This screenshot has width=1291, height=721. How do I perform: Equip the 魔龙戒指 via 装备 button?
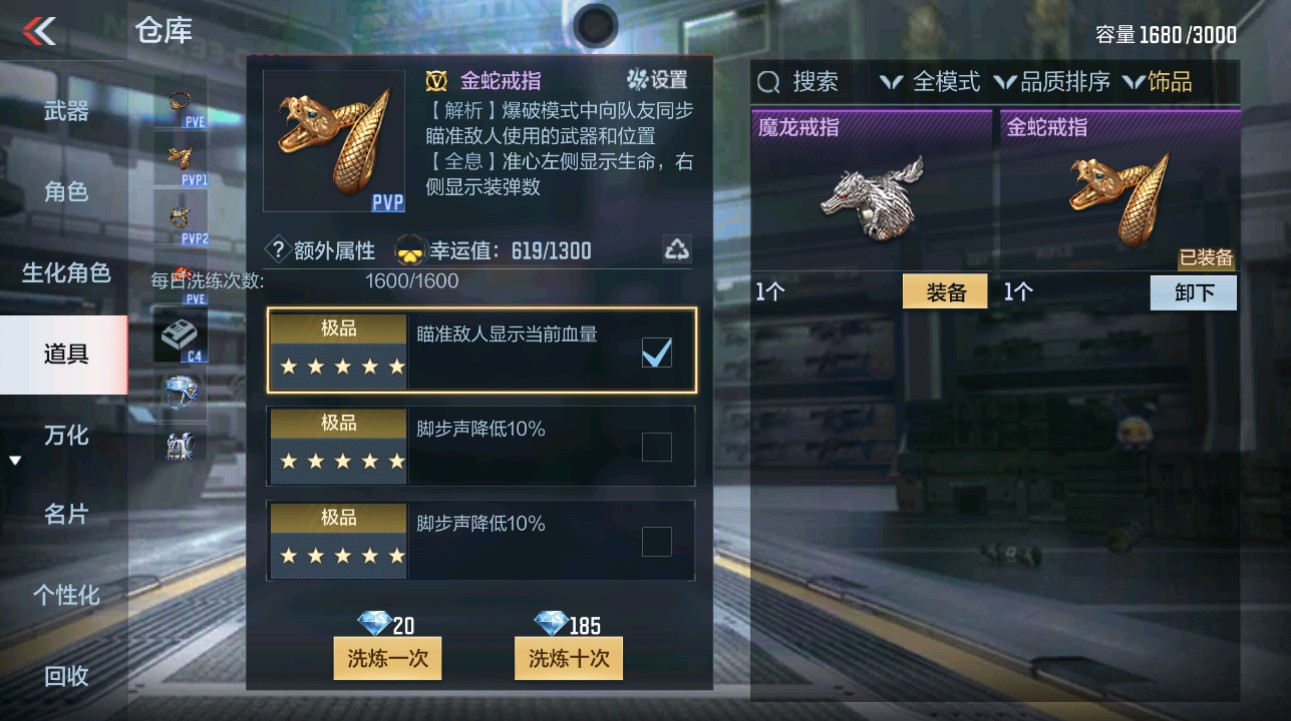(x=944, y=291)
